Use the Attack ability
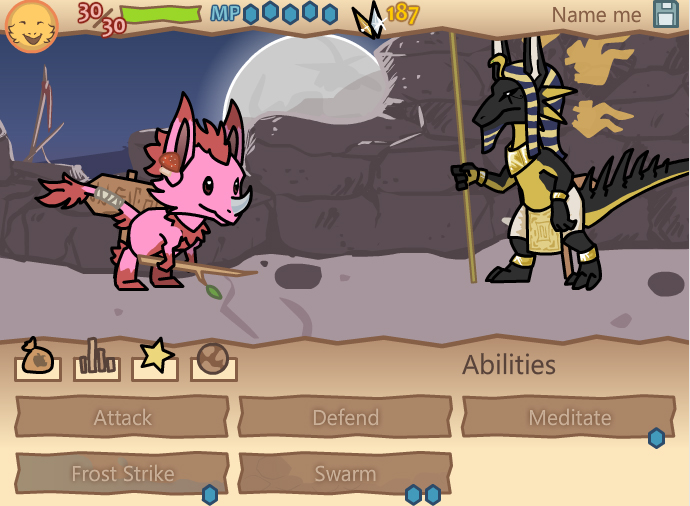The image size is (690, 506). pos(122,417)
